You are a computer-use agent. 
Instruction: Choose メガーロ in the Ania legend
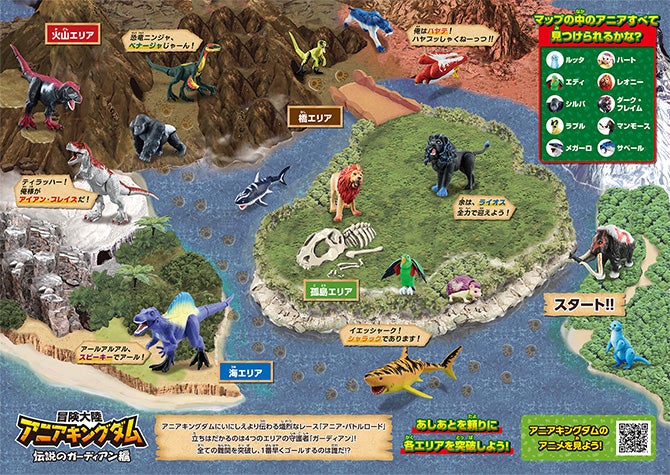pyautogui.click(x=568, y=148)
